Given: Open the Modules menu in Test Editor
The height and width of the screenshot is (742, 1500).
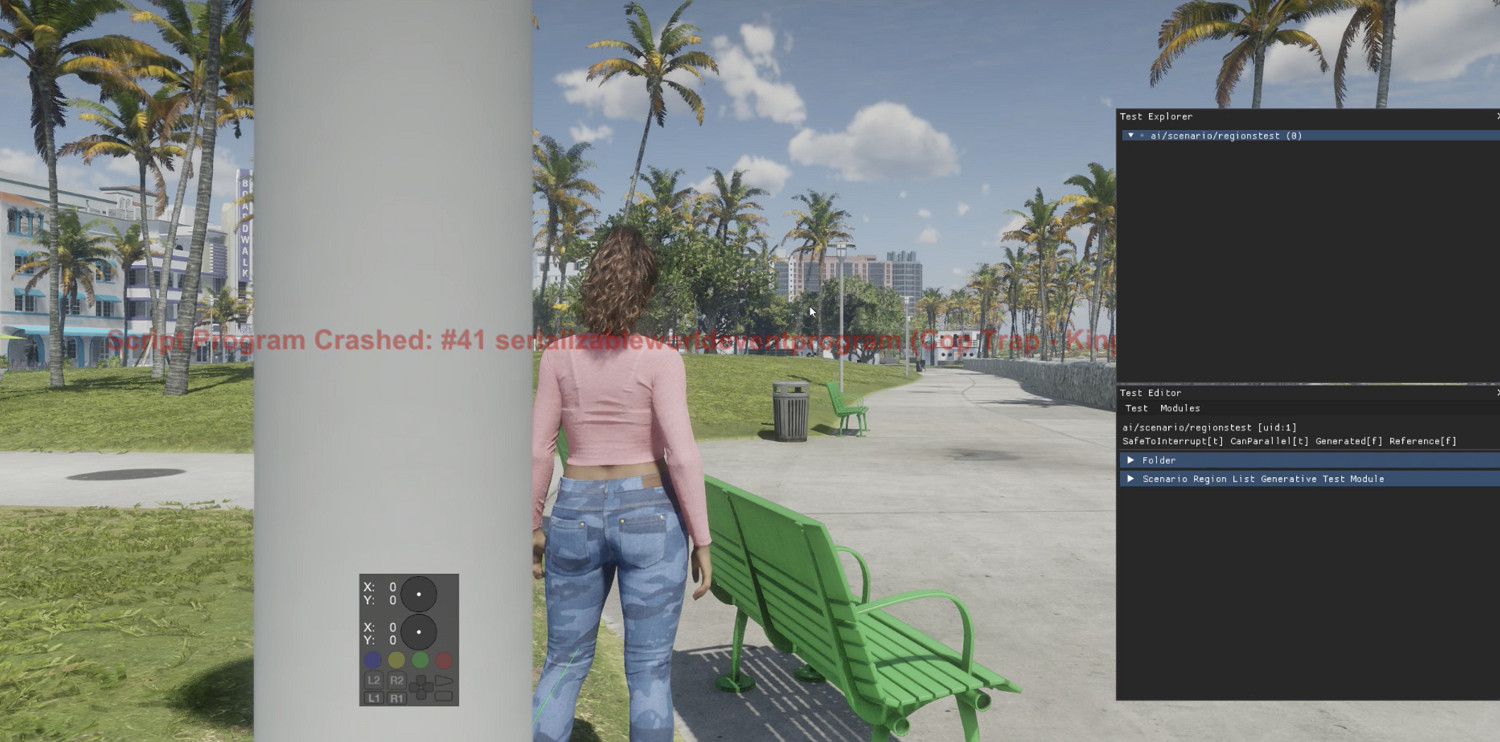Looking at the screenshot, I should pos(1180,408).
